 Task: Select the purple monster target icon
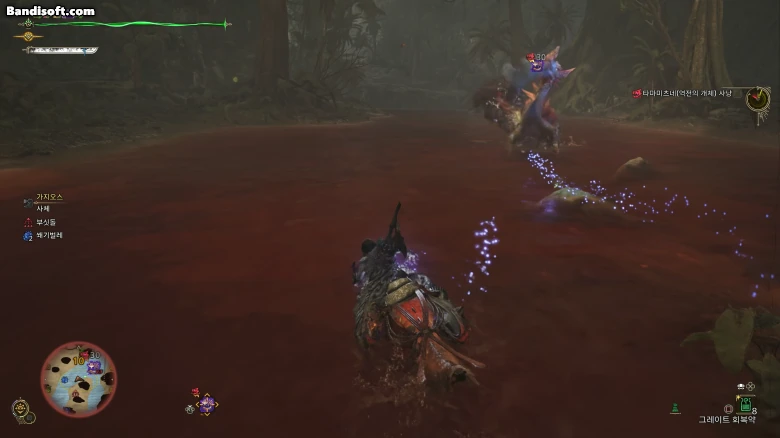click(207, 404)
